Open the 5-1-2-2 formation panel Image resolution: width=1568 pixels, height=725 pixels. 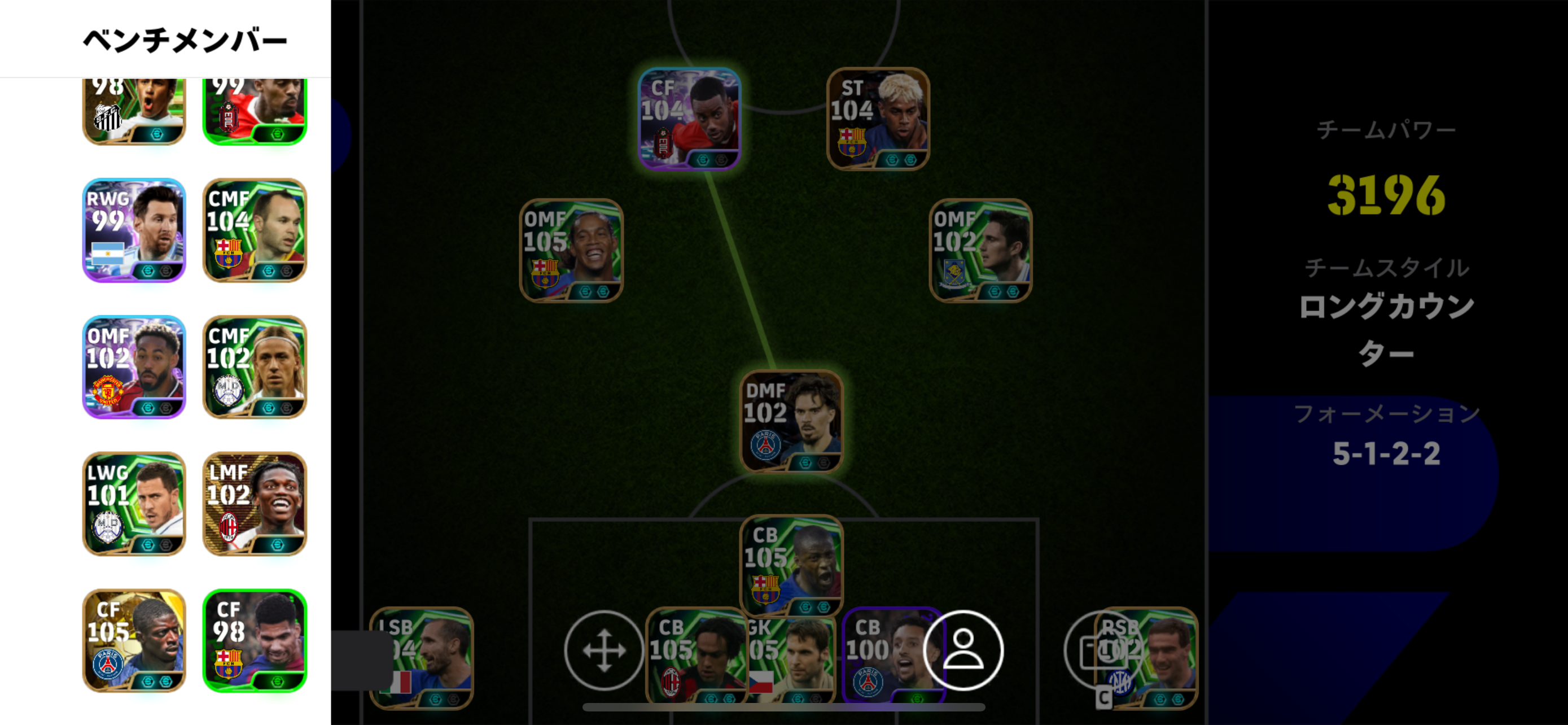click(x=1387, y=453)
